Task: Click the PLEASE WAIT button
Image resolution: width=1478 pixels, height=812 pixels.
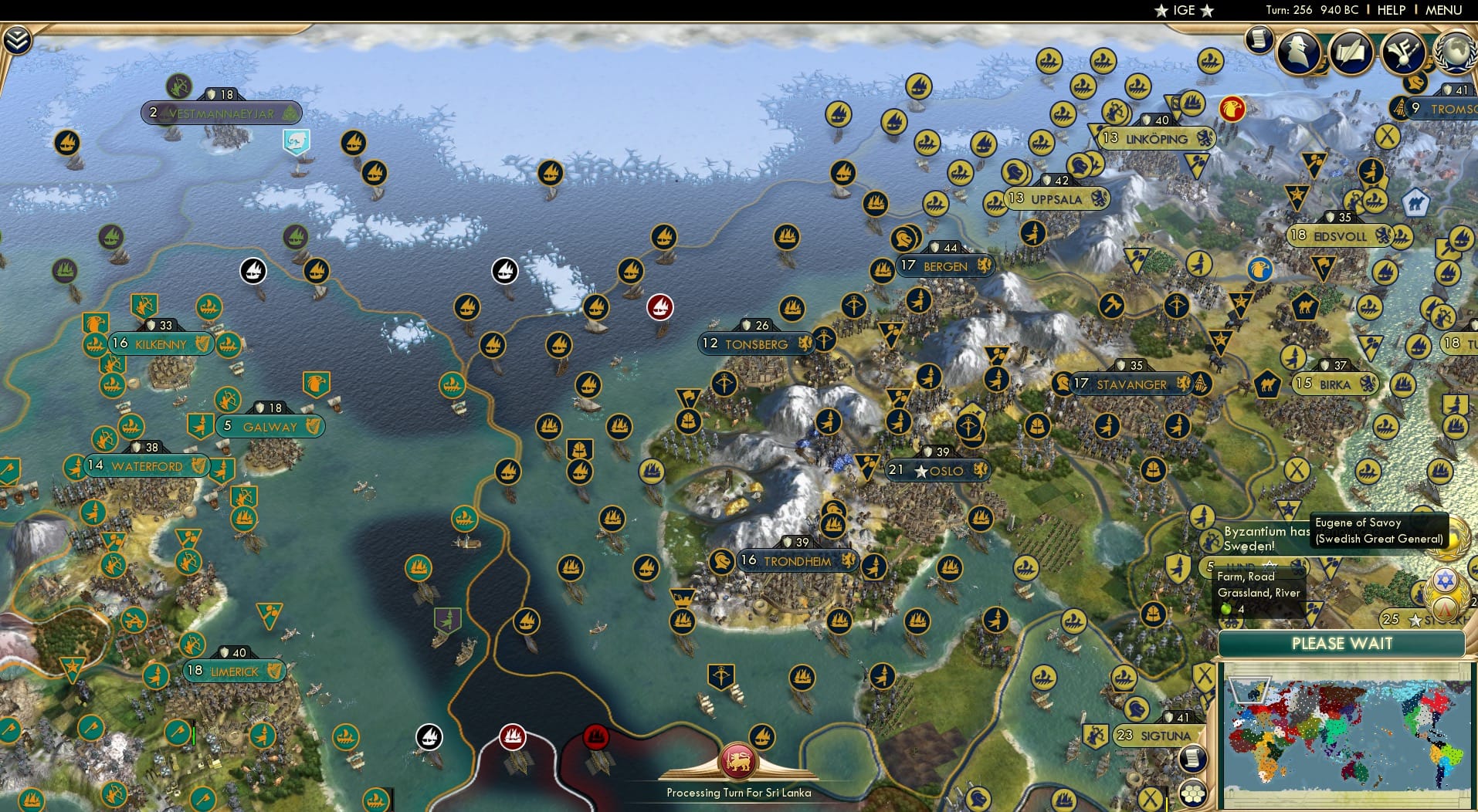Action: point(1344,643)
